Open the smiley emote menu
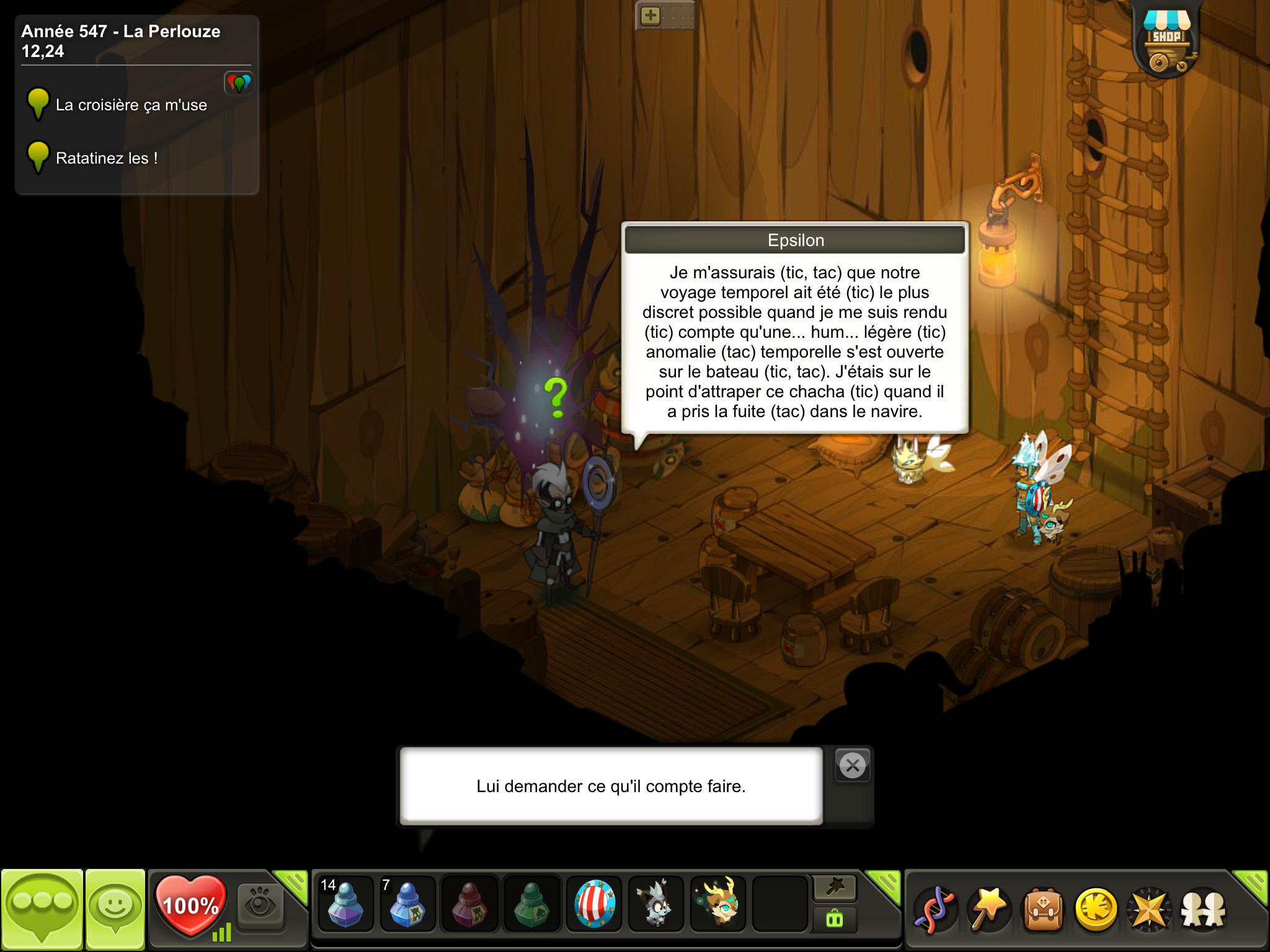The height and width of the screenshot is (952, 1270). point(115,908)
